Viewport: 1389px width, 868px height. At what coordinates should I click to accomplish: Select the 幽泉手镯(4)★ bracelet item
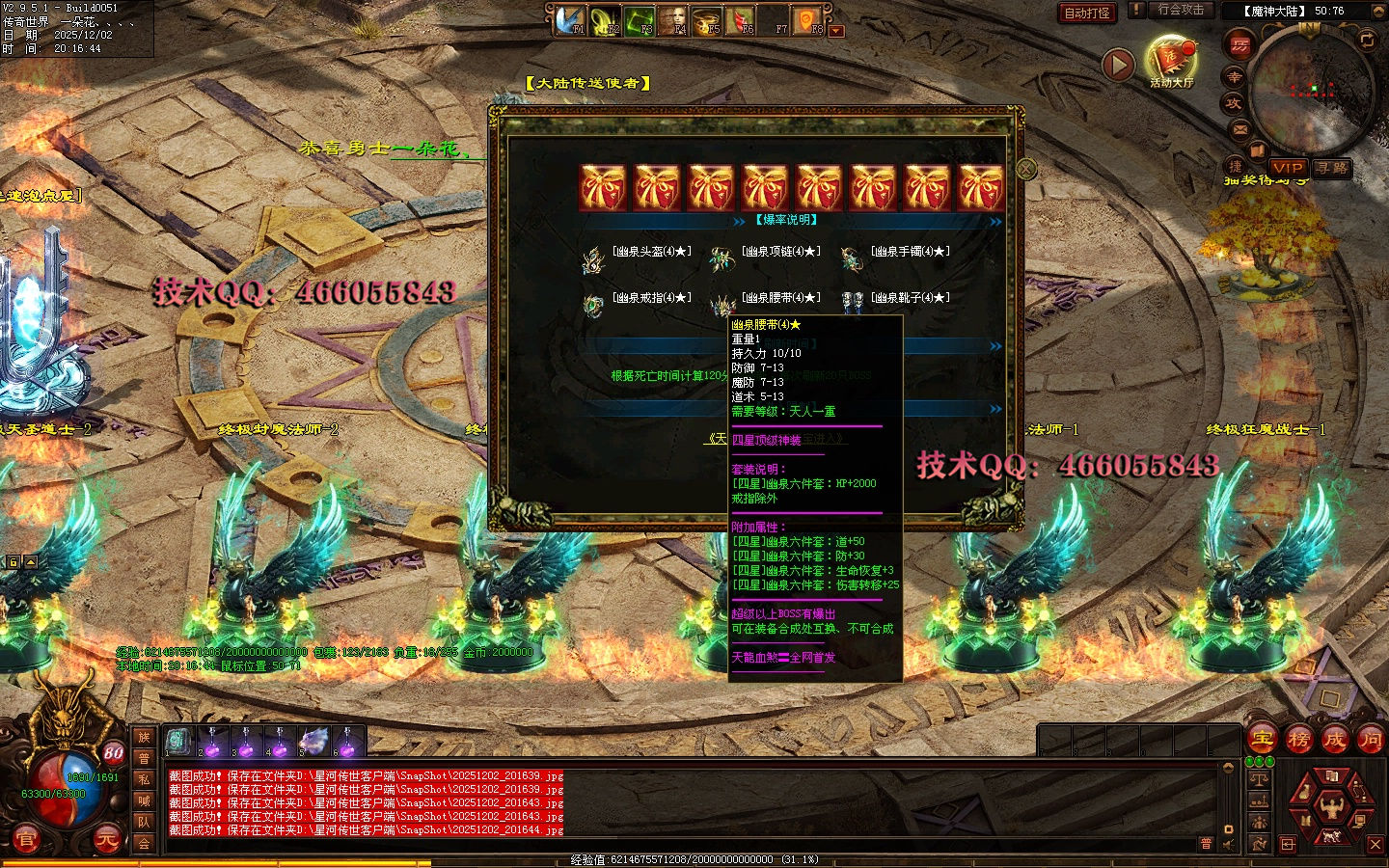[x=851, y=258]
